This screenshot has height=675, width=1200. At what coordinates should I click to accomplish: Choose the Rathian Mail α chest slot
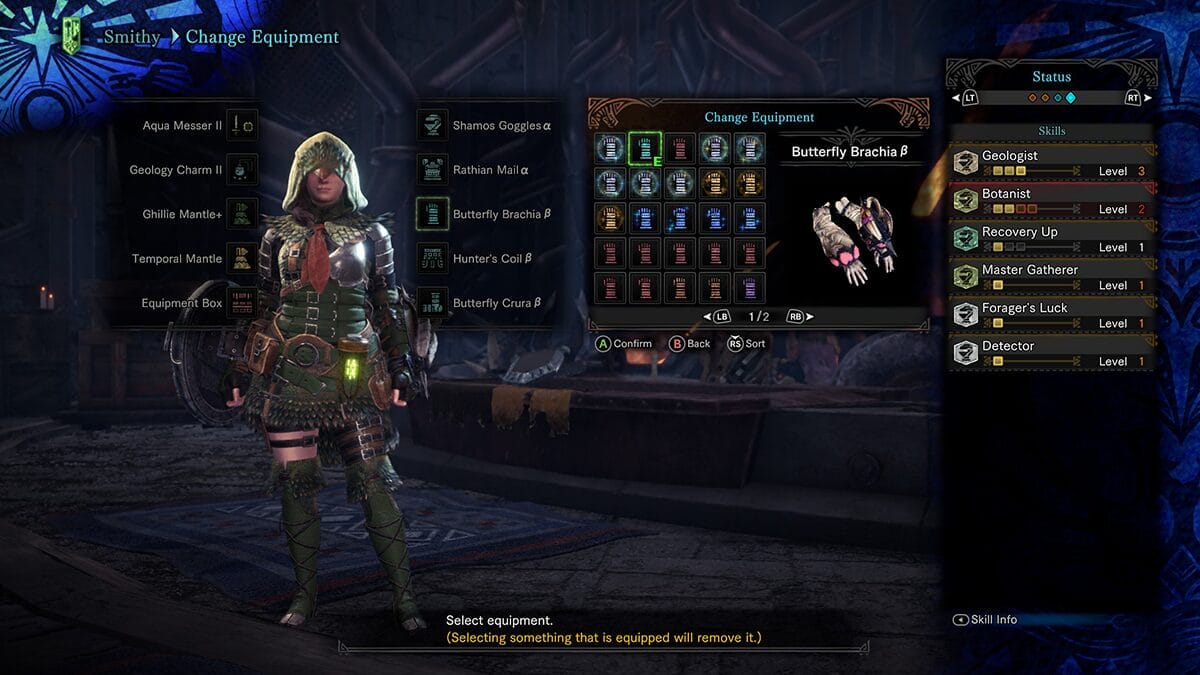tap(432, 170)
